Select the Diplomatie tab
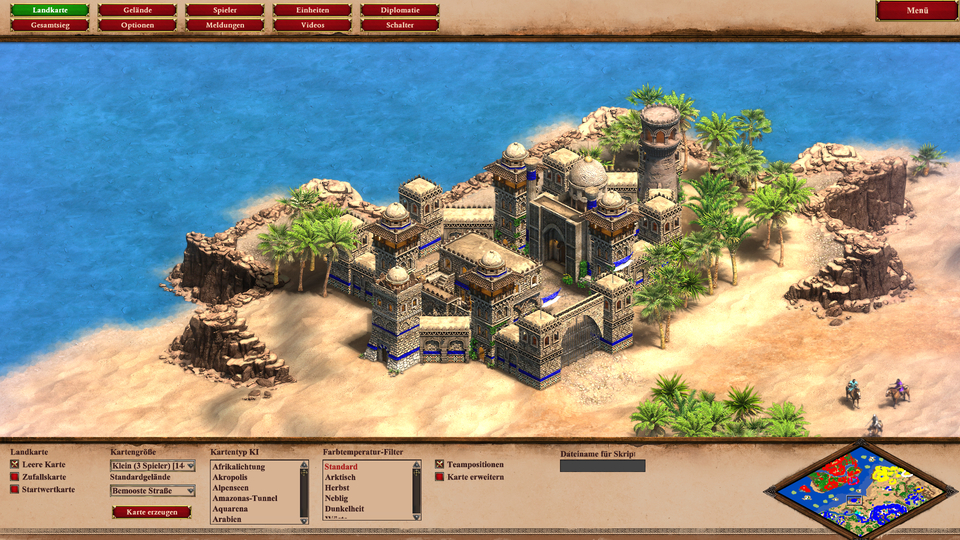 [400, 11]
